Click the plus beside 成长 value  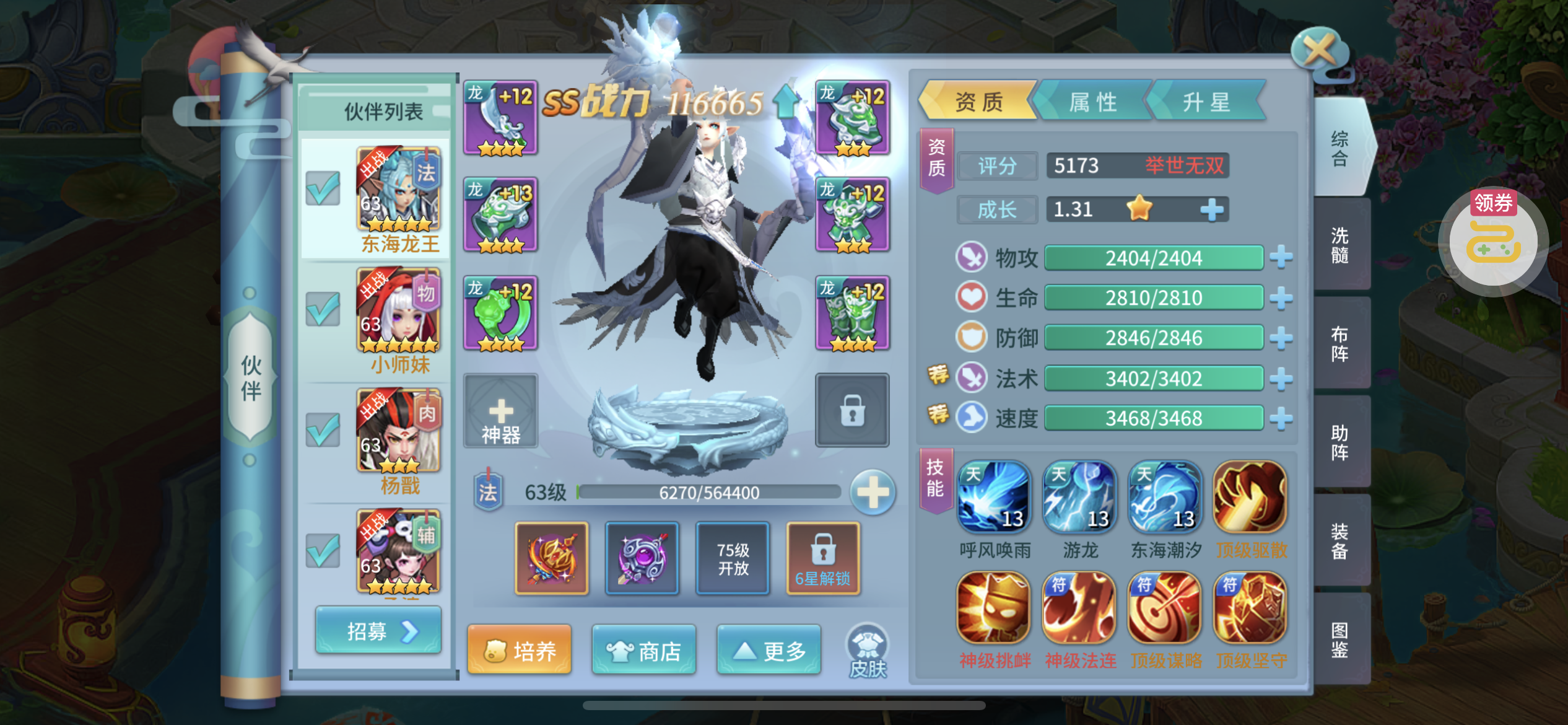pyautogui.click(x=1212, y=210)
